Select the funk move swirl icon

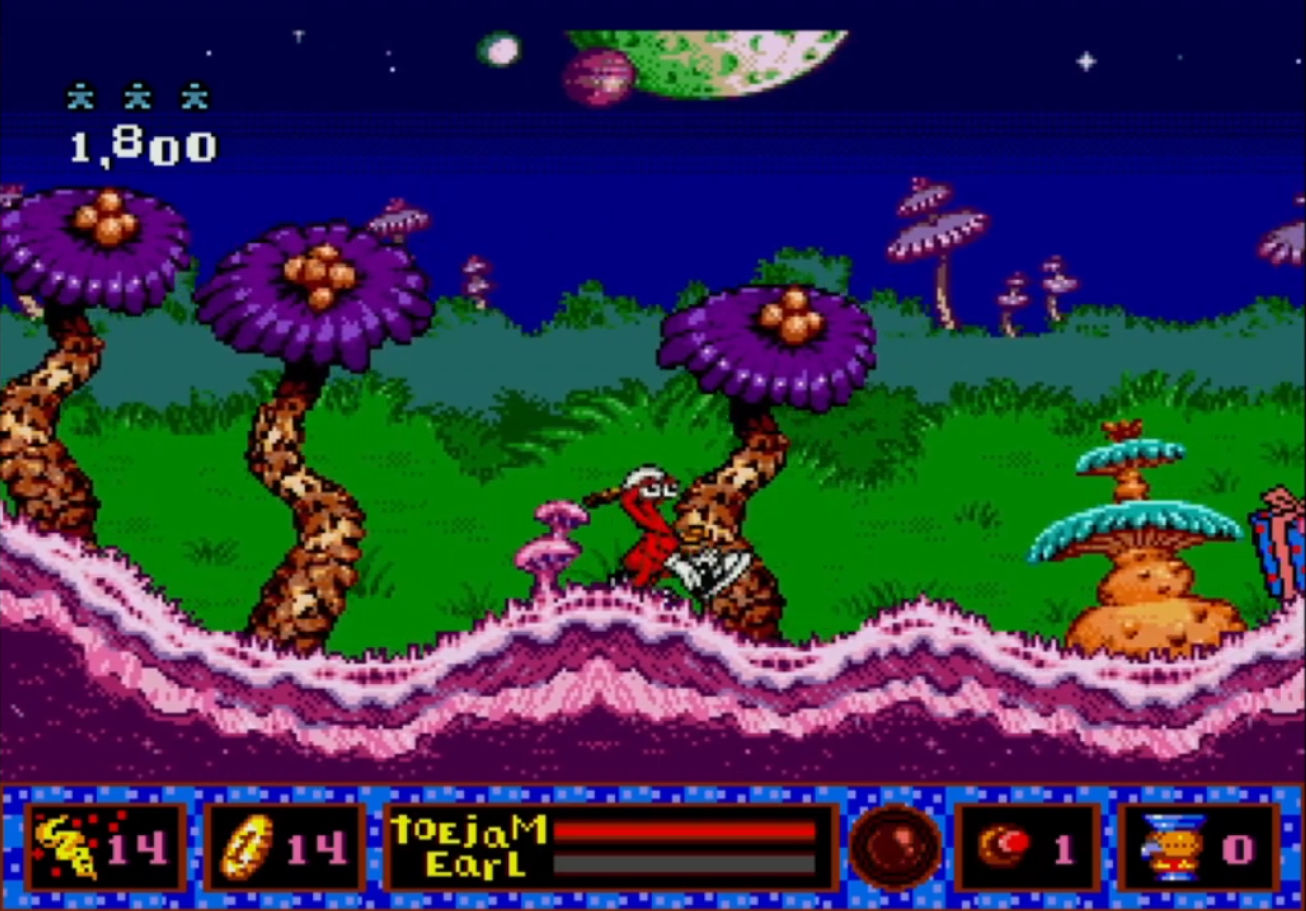[x=66, y=847]
